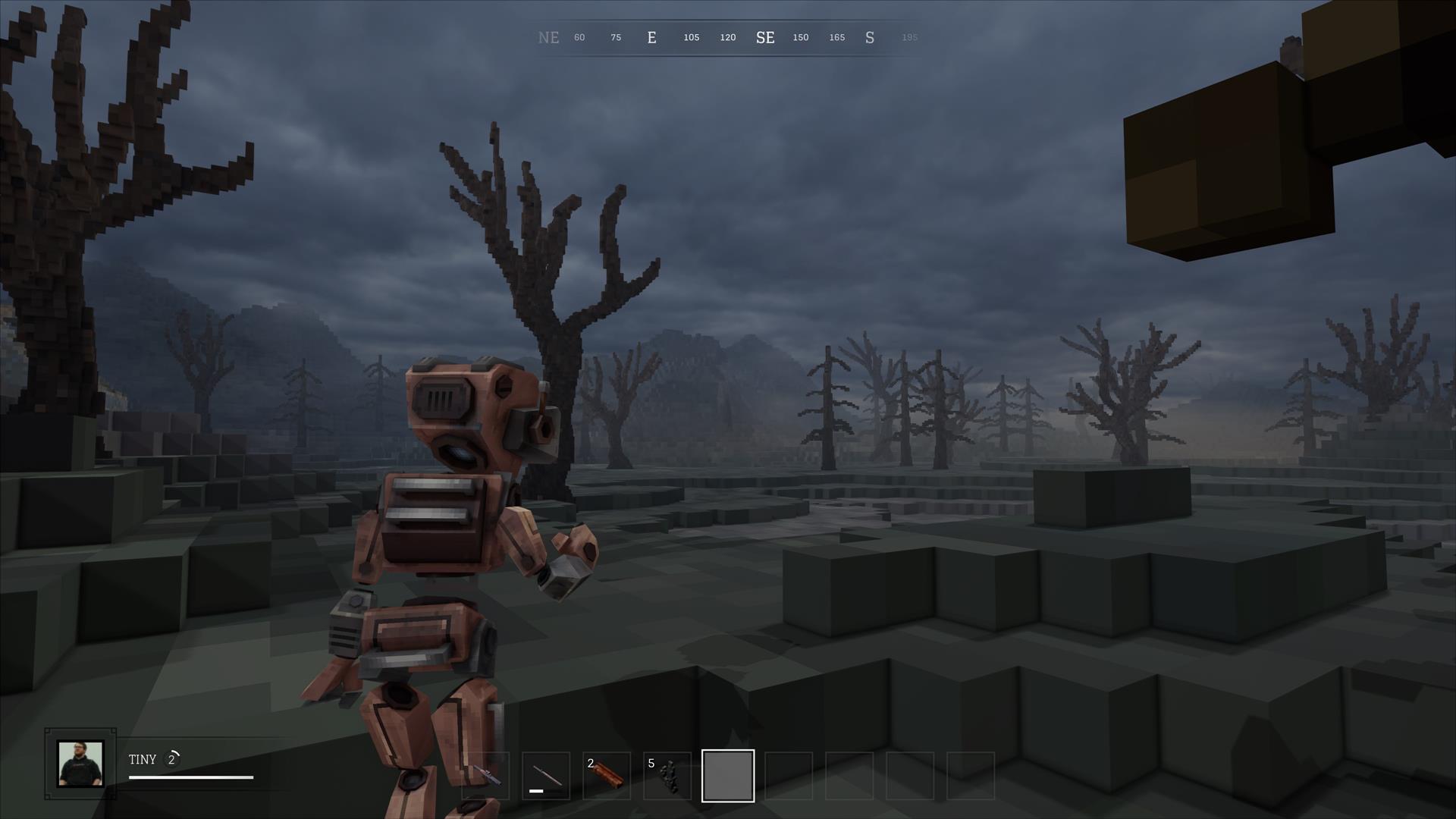Click the SE heading on the compass
Viewport: 1456px width, 819px height.
765,37
